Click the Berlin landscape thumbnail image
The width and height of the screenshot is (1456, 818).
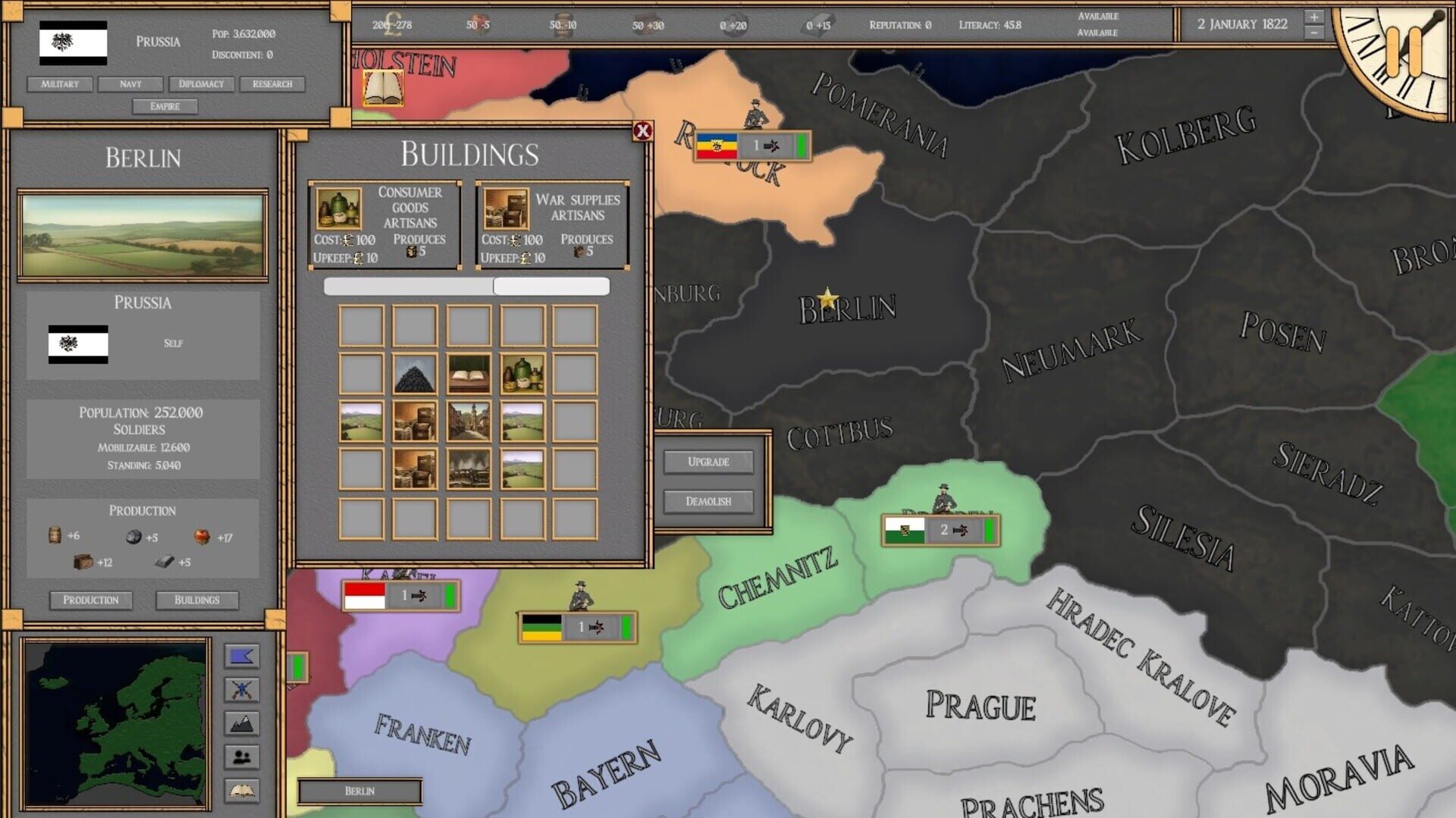coord(141,233)
